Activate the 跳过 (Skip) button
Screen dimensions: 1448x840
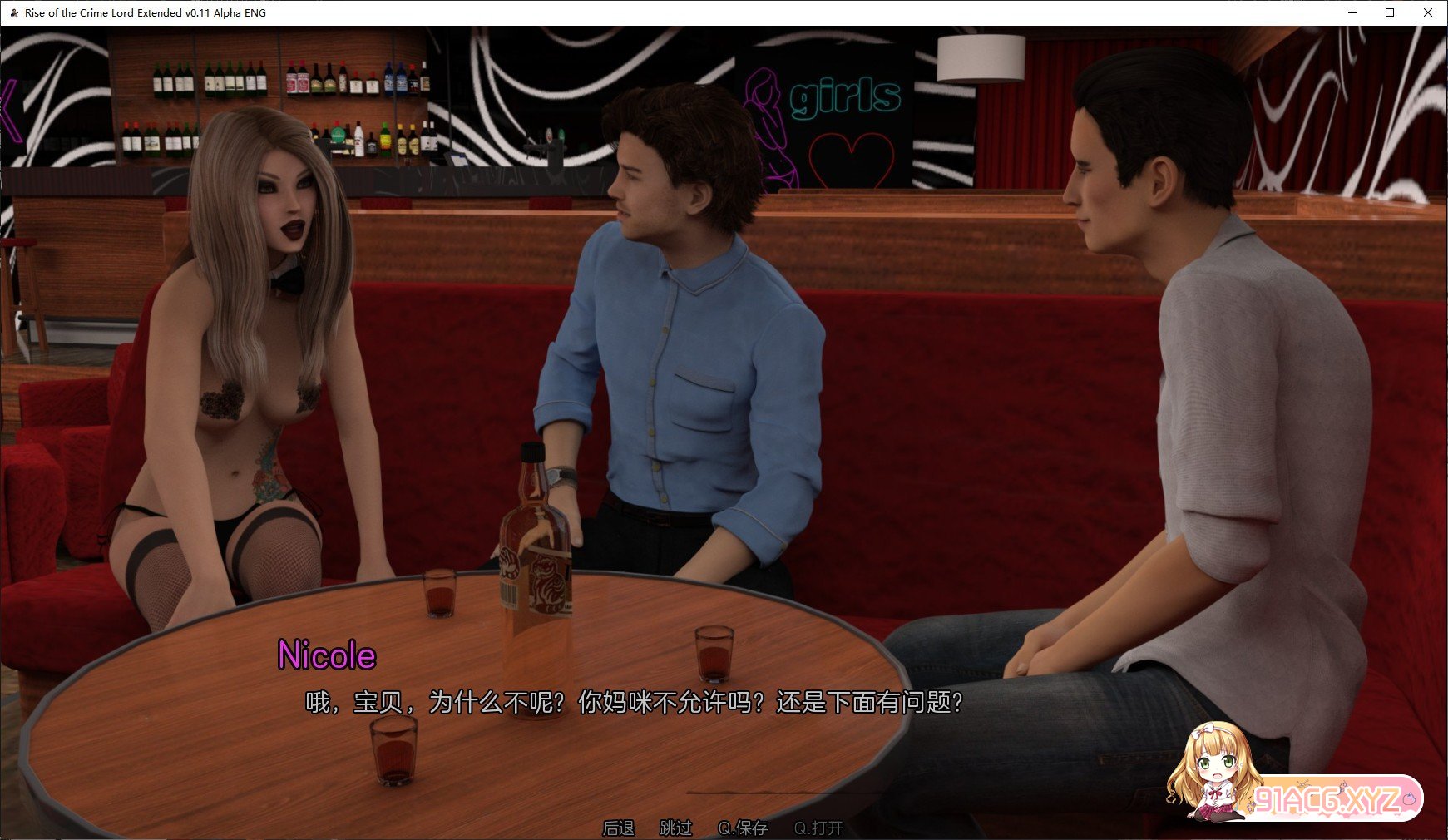click(675, 828)
